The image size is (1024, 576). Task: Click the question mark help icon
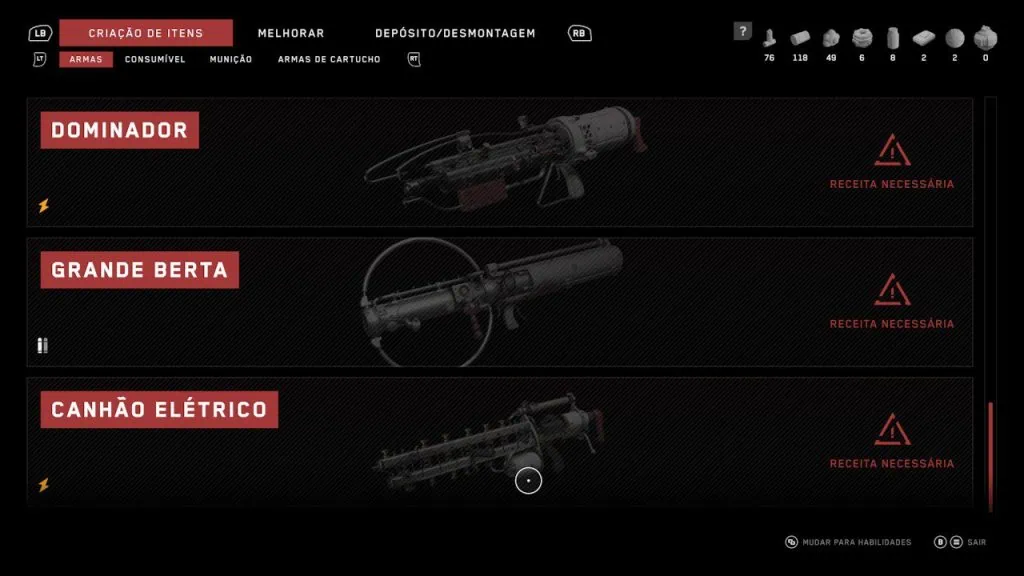click(742, 31)
